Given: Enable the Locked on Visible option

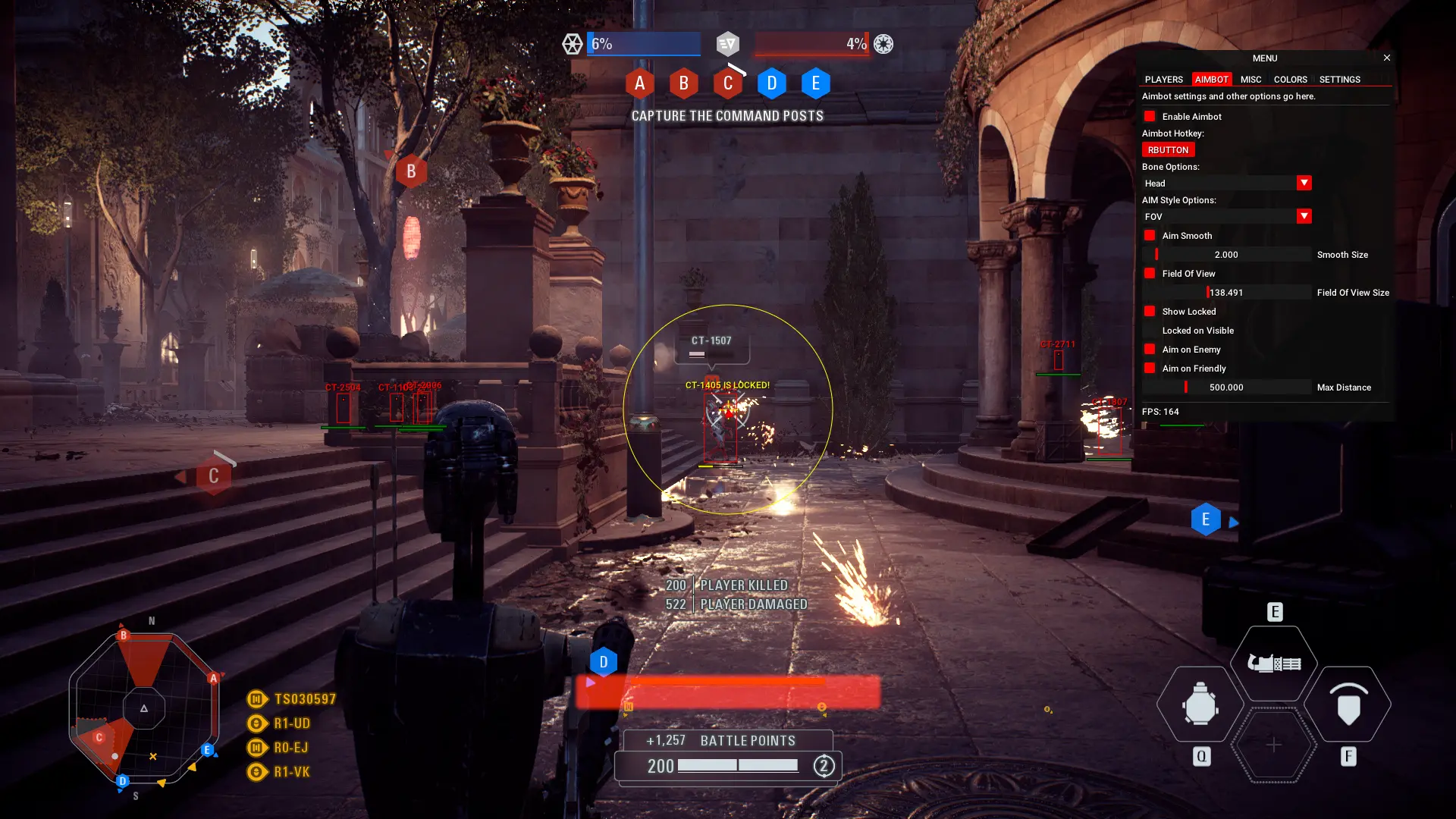Looking at the screenshot, I should (1150, 330).
